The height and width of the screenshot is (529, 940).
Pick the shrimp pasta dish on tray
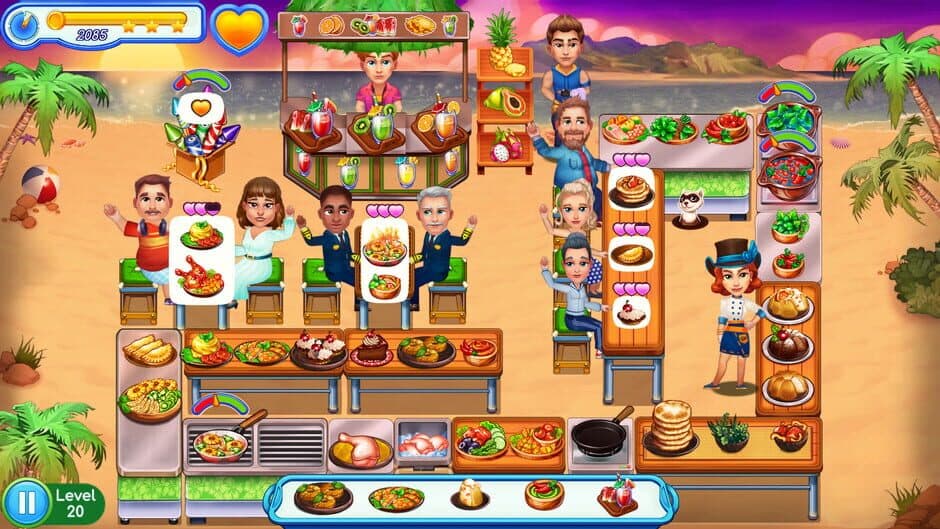coord(395,498)
